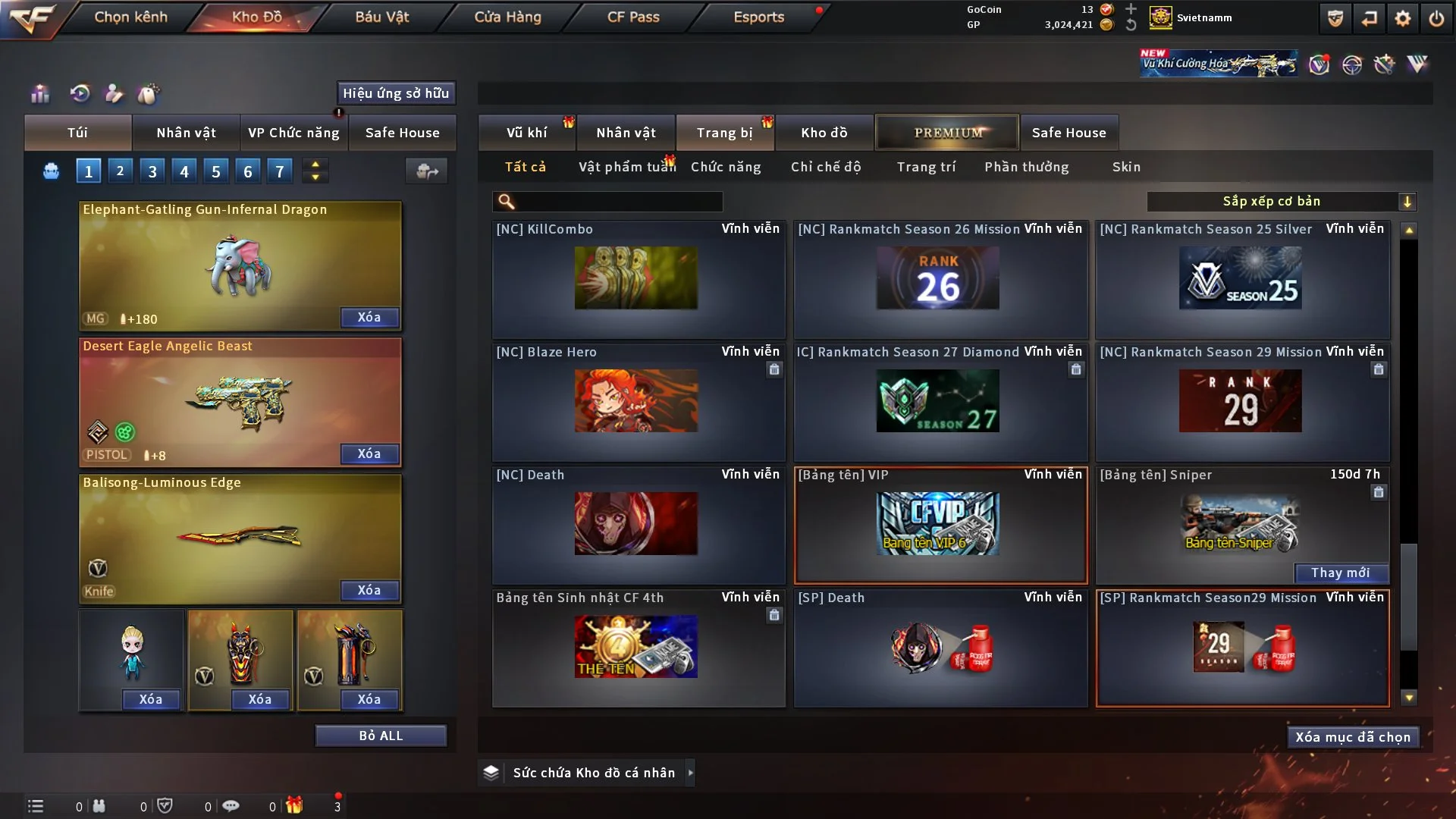Choose the [Bảng tên] VIP name card
Viewport: 1456px width, 819px height.
[x=940, y=525]
